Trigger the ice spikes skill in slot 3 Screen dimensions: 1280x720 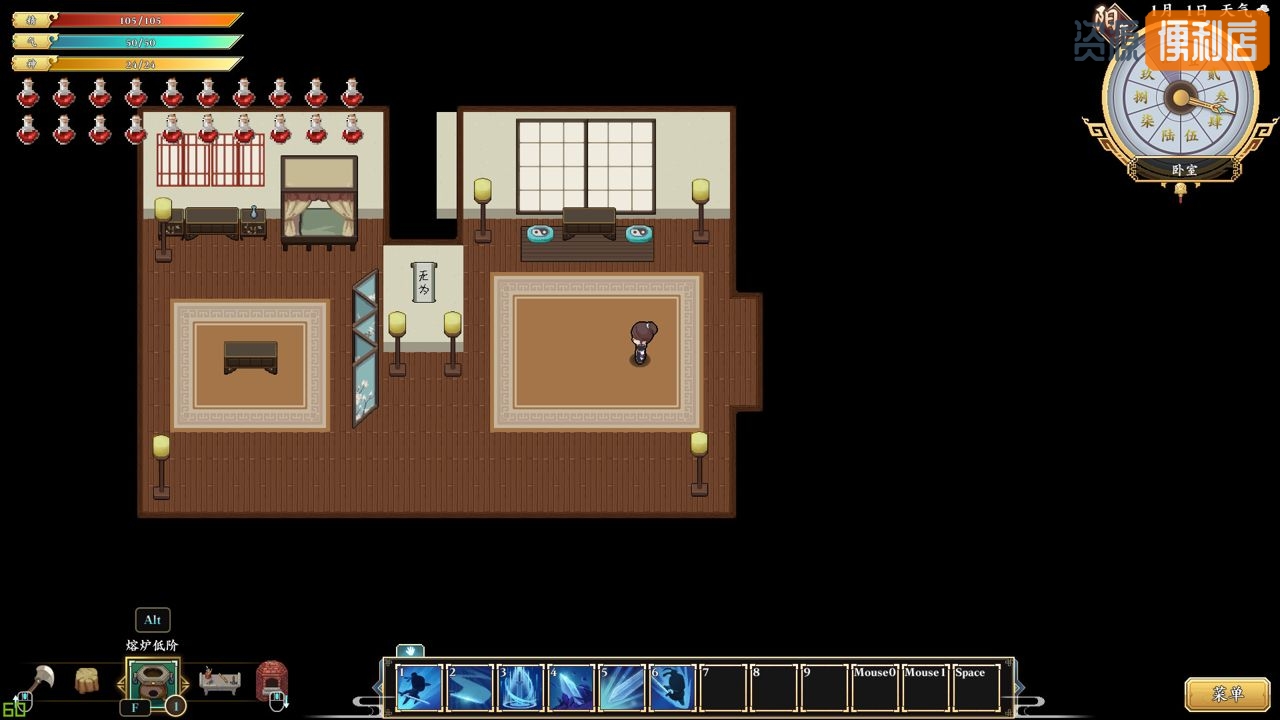[x=521, y=688]
